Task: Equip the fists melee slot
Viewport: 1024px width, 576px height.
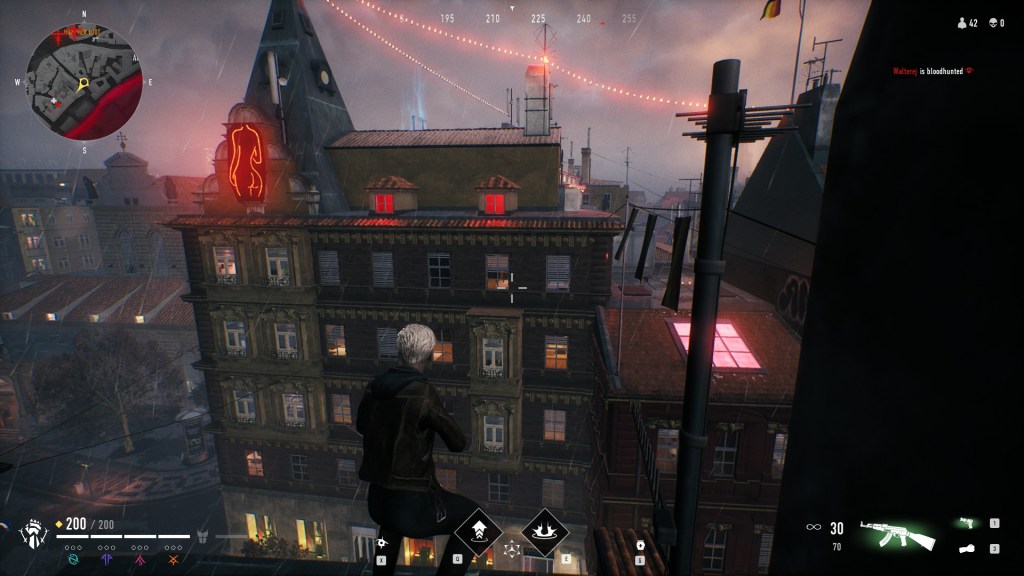Action: click(966, 548)
